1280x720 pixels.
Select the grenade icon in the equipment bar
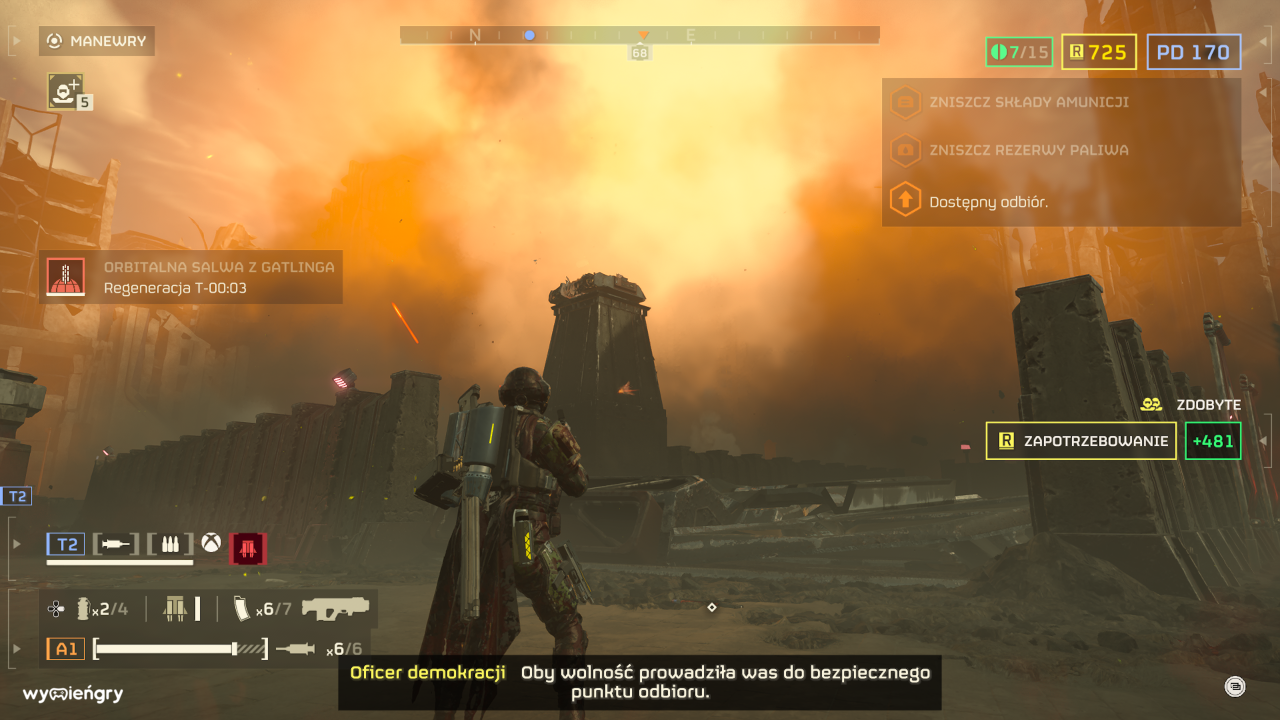[83, 608]
